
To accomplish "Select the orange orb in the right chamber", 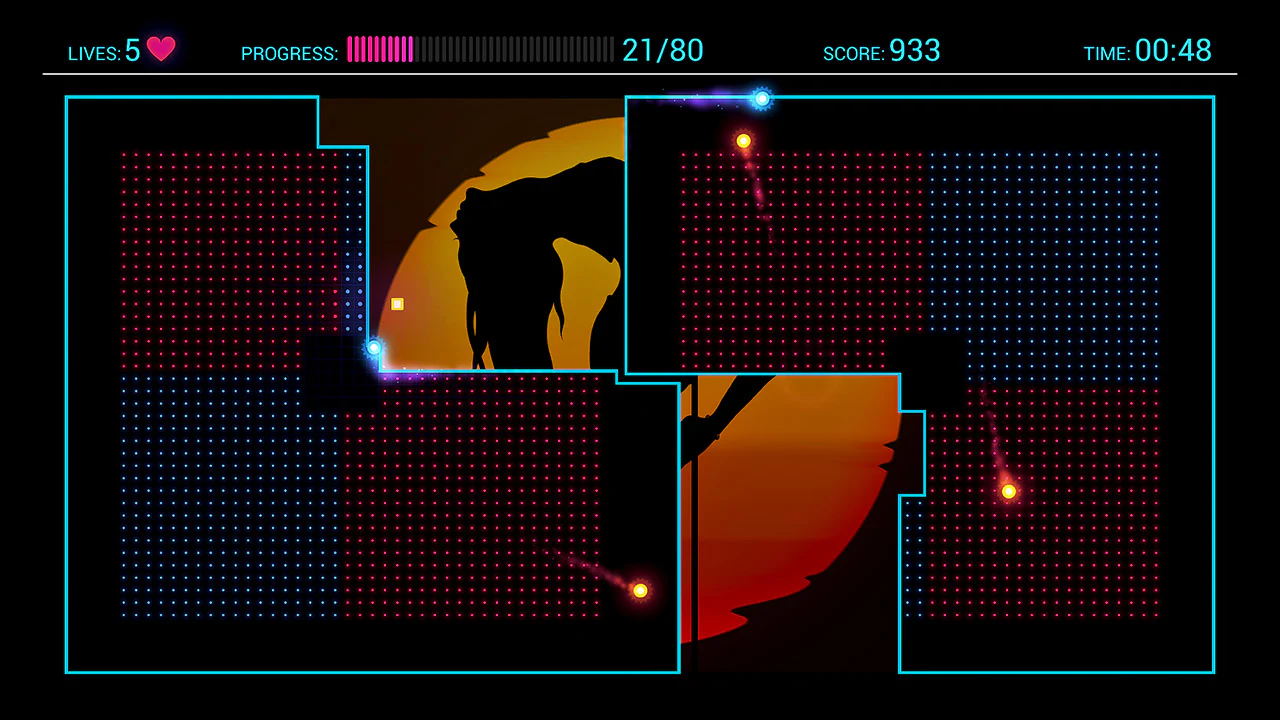I will [x=1009, y=491].
